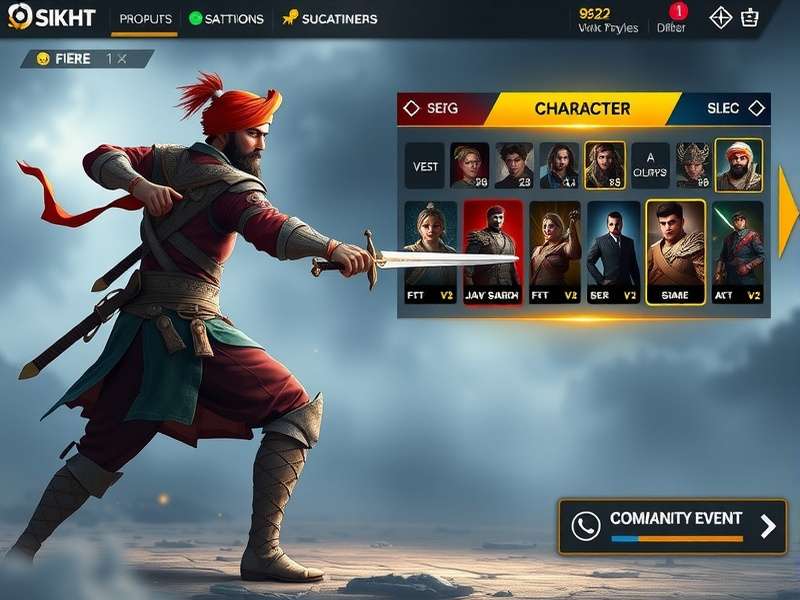800x600 pixels.
Task: Open the SUCATINERS tab
Action: coord(330,19)
